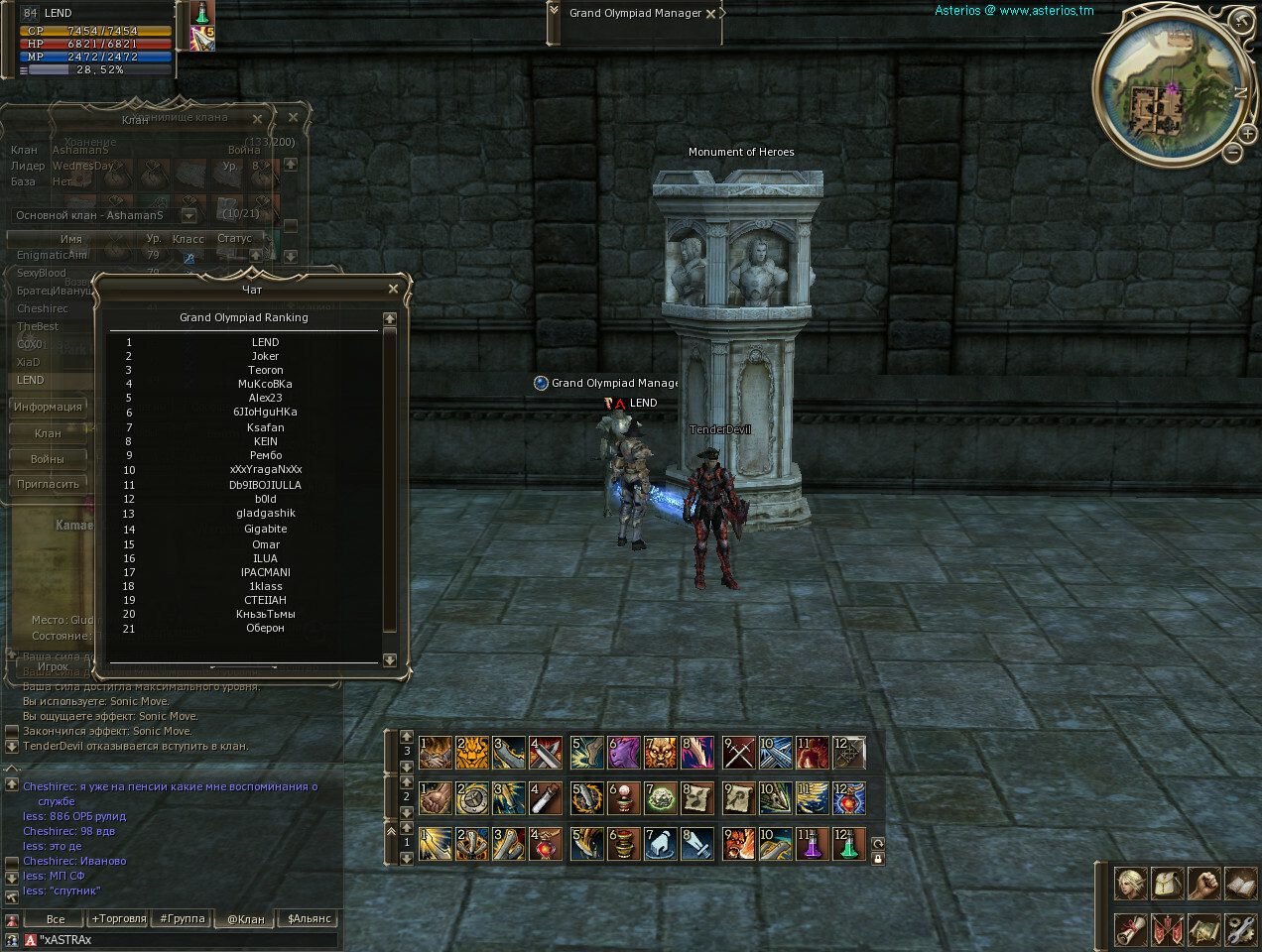
Task: Open the skills book icon
Action: click(x=1240, y=883)
